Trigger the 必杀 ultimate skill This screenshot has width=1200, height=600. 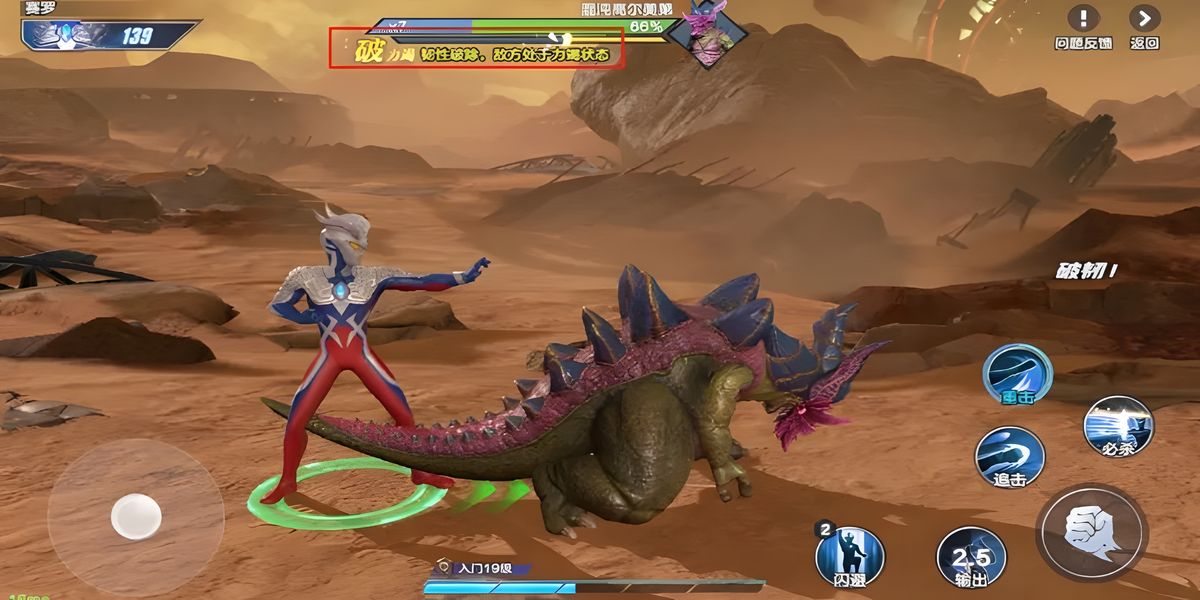pos(1118,426)
